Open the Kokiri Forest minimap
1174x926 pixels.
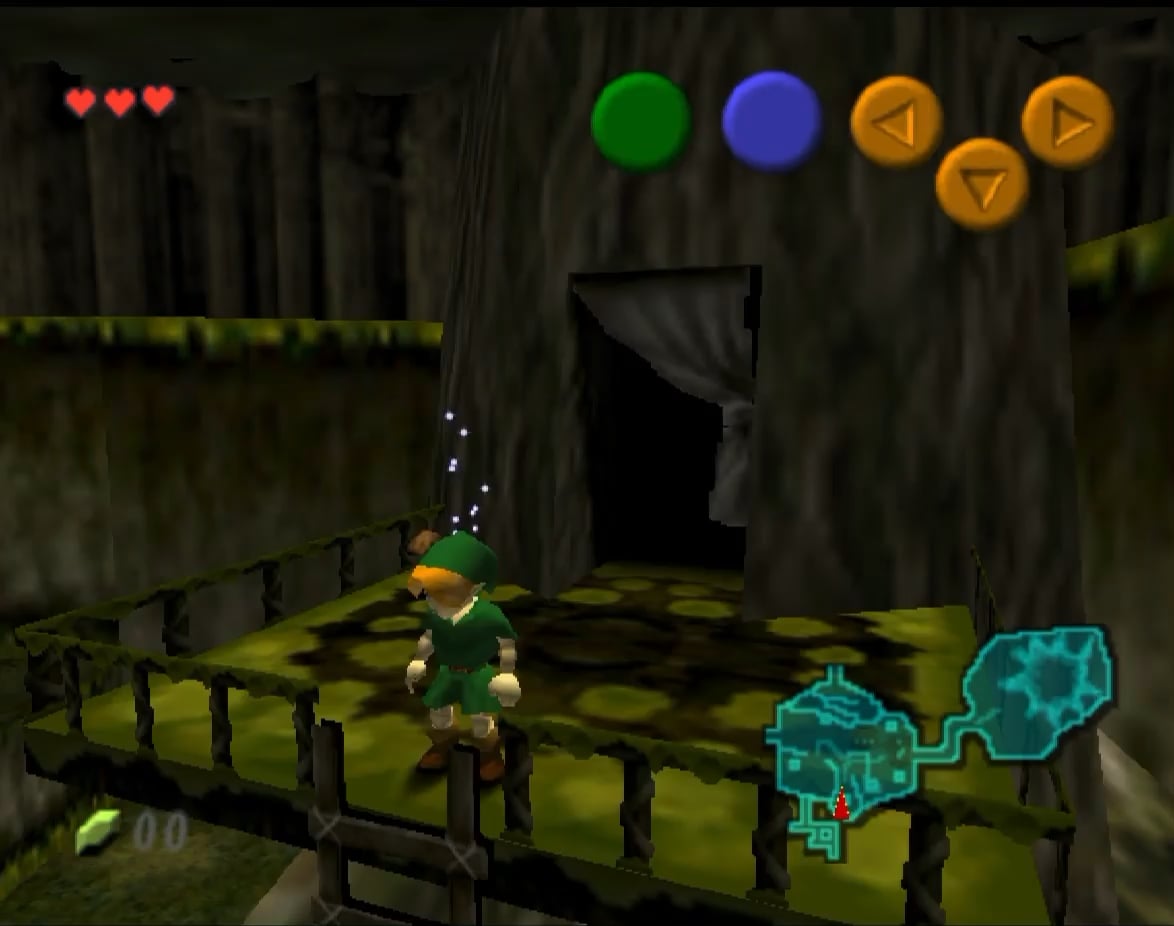click(940, 740)
